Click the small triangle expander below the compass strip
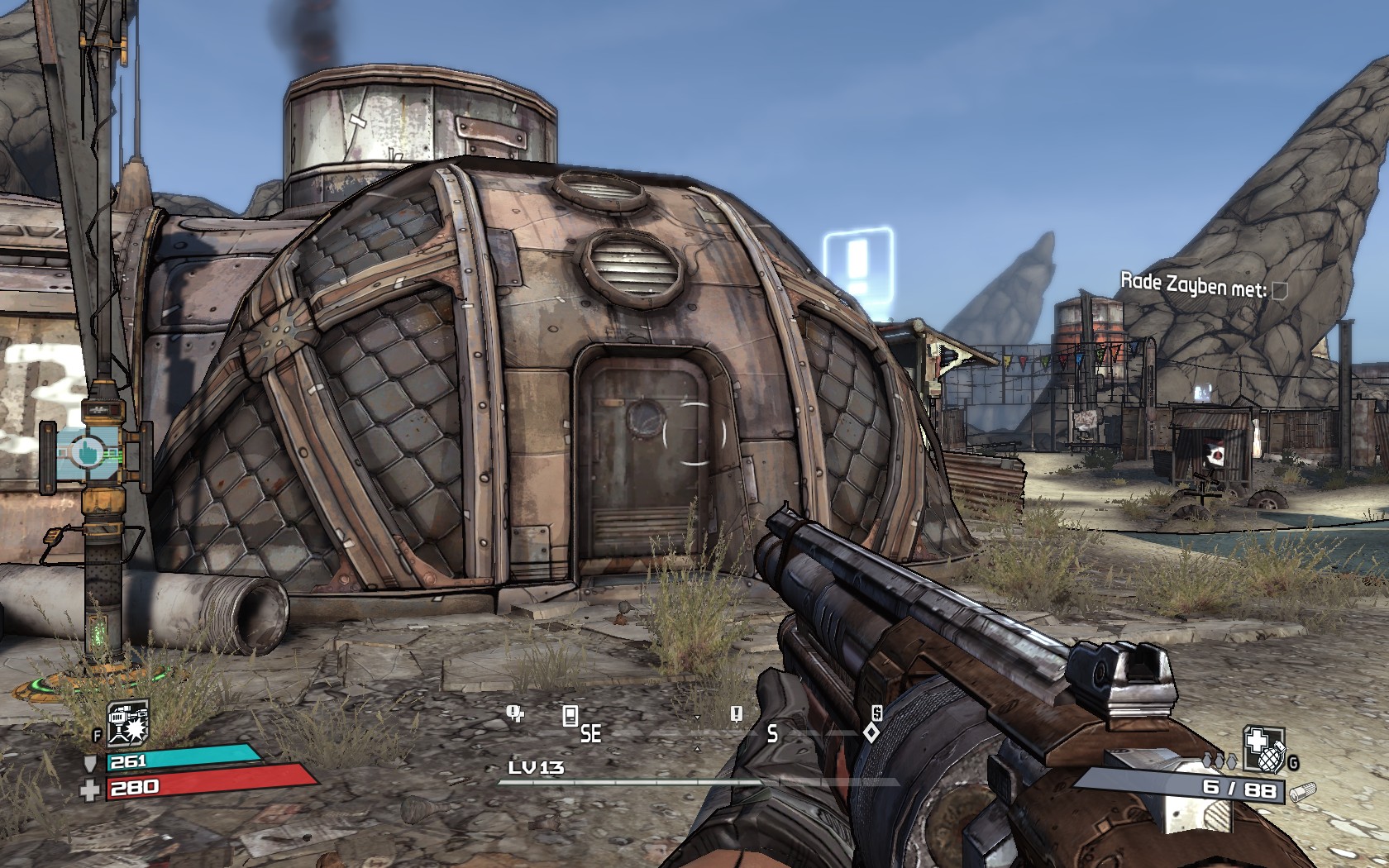The image size is (1389, 868). pos(698,748)
